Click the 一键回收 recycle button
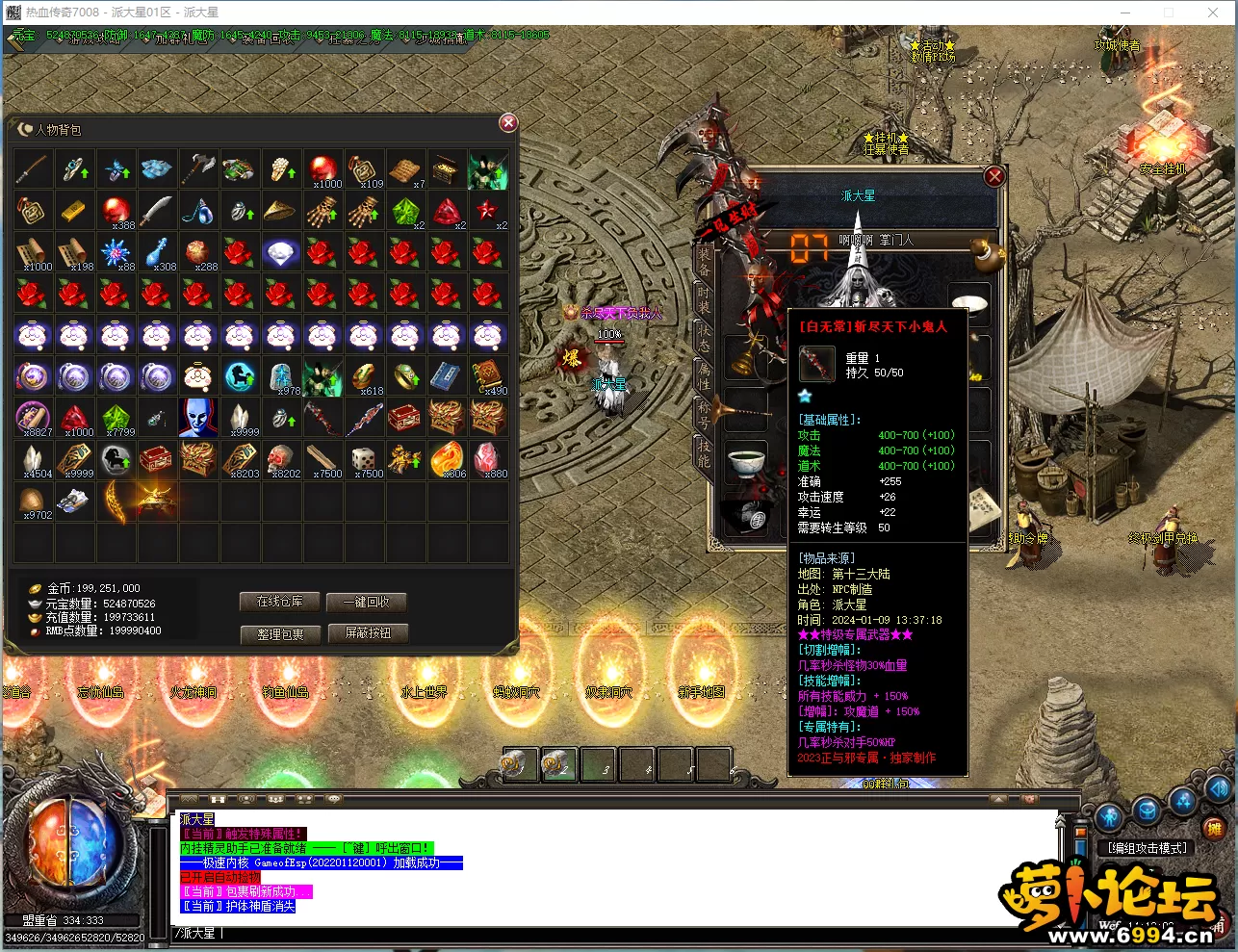Image resolution: width=1238 pixels, height=952 pixels. coord(366,602)
